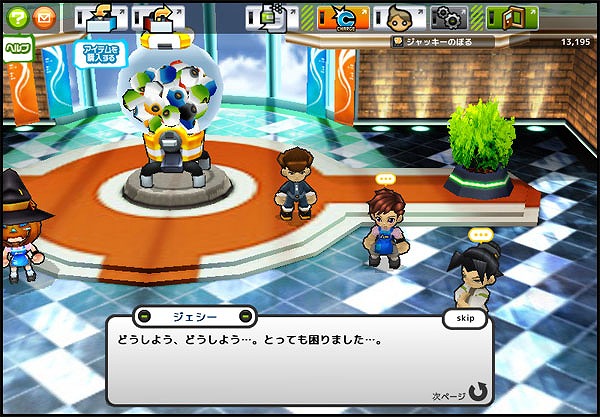Open the orange mail inbox

click(x=44, y=17)
